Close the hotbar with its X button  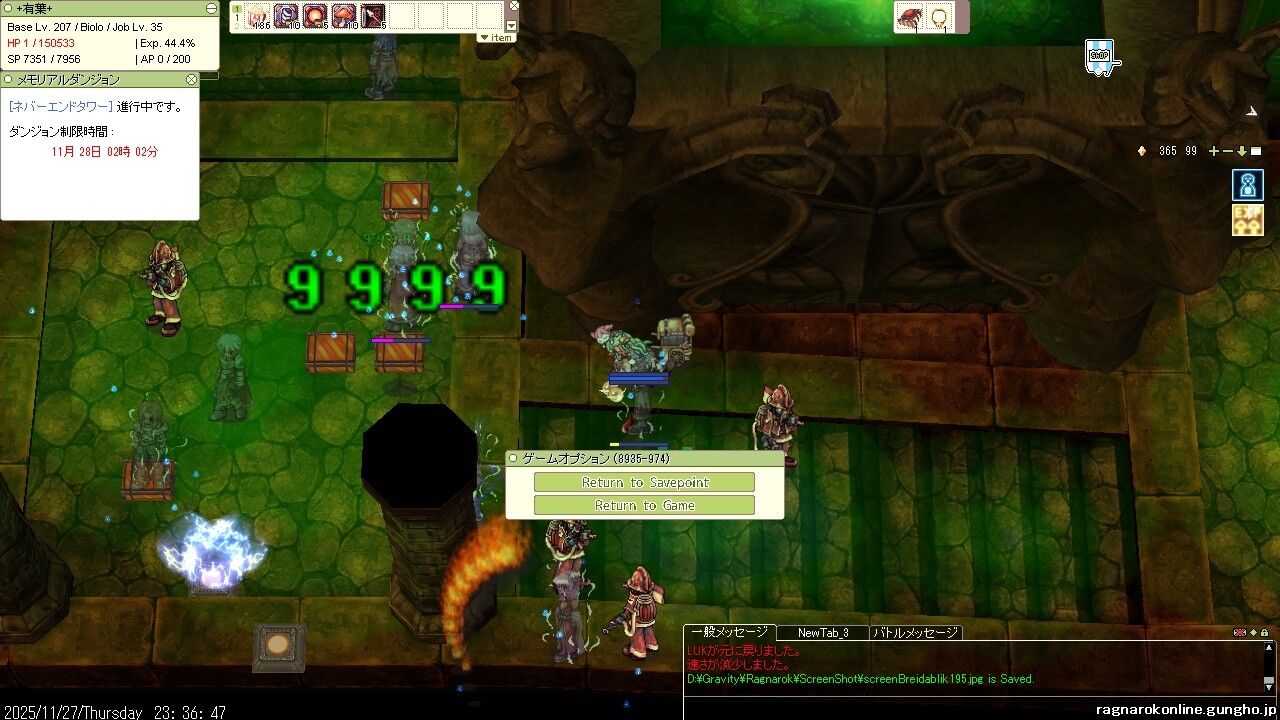[x=512, y=8]
